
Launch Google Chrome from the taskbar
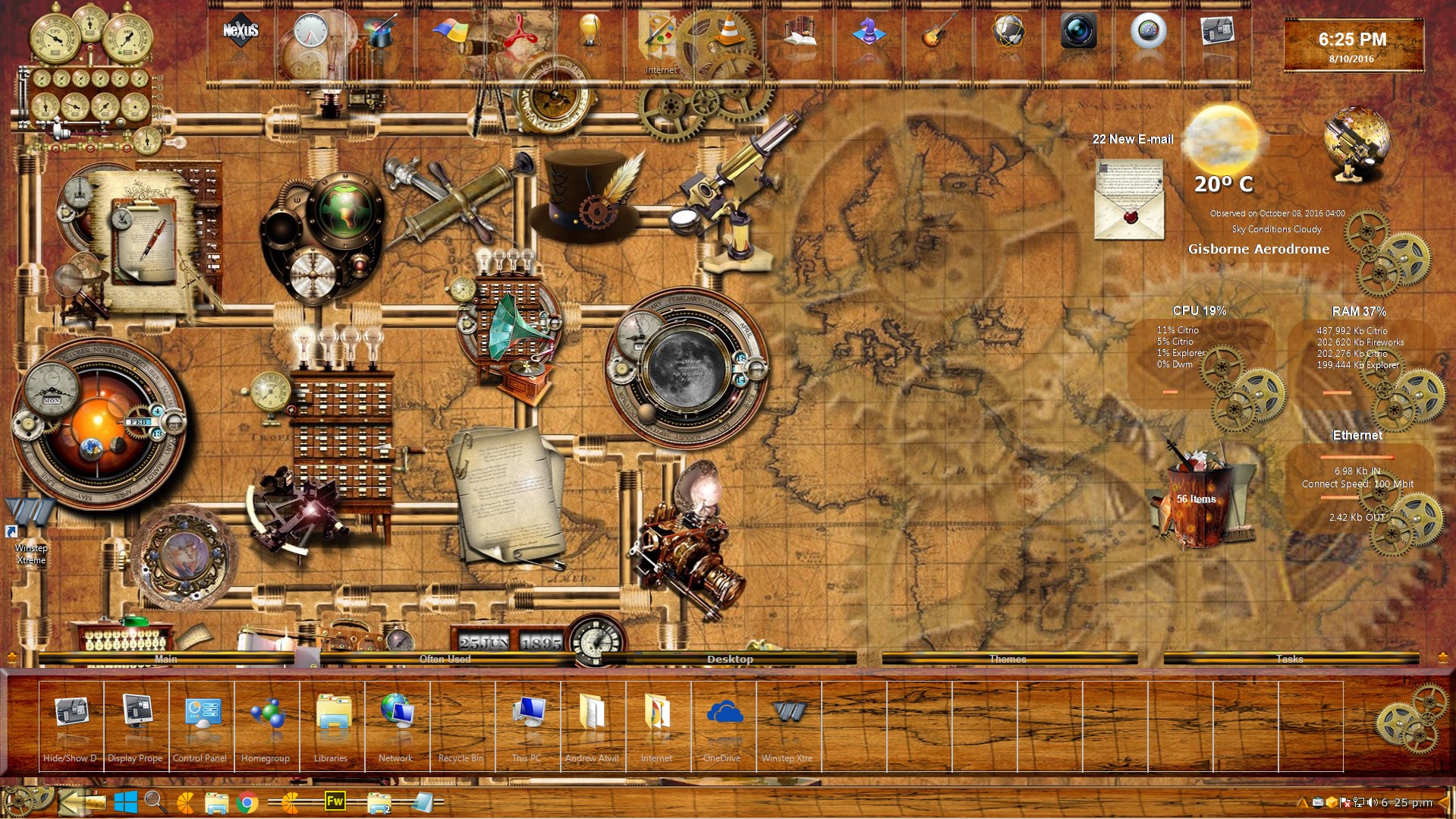[247, 802]
